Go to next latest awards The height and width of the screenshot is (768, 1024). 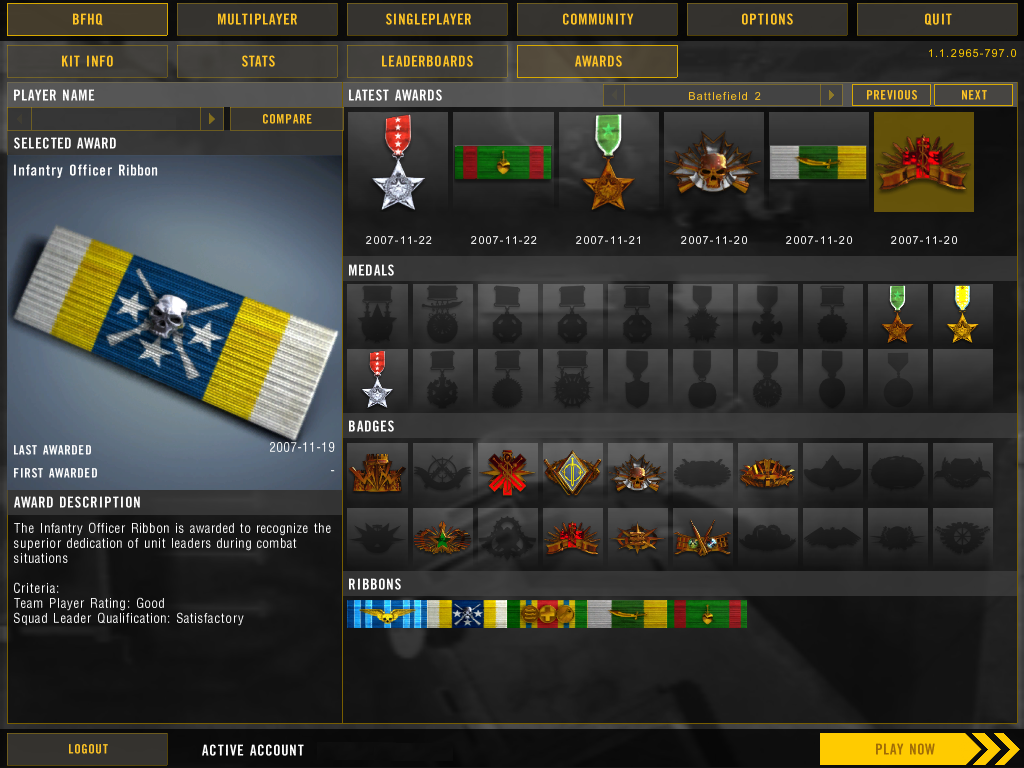tap(973, 95)
